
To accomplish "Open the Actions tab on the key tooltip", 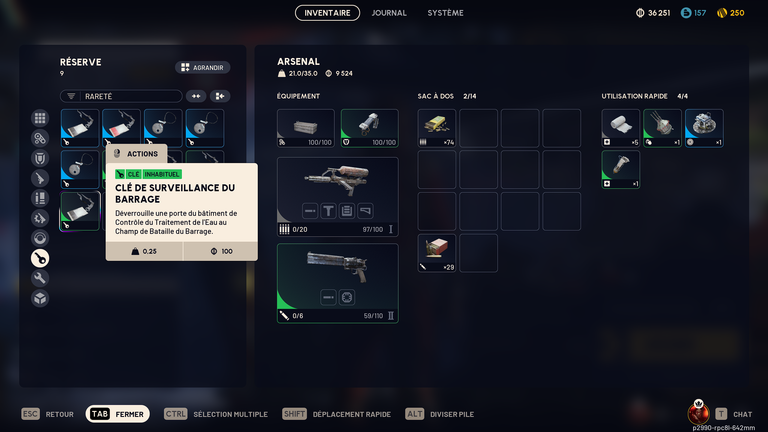I will [135, 154].
